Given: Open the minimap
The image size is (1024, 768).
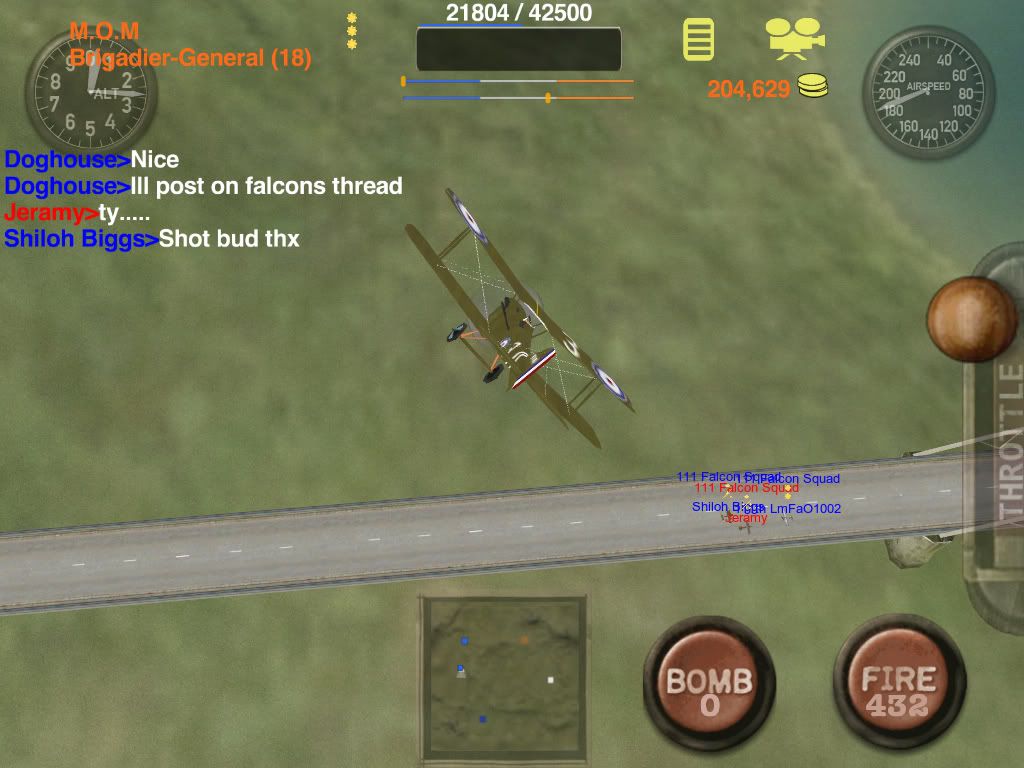Looking at the screenshot, I should (x=503, y=678).
